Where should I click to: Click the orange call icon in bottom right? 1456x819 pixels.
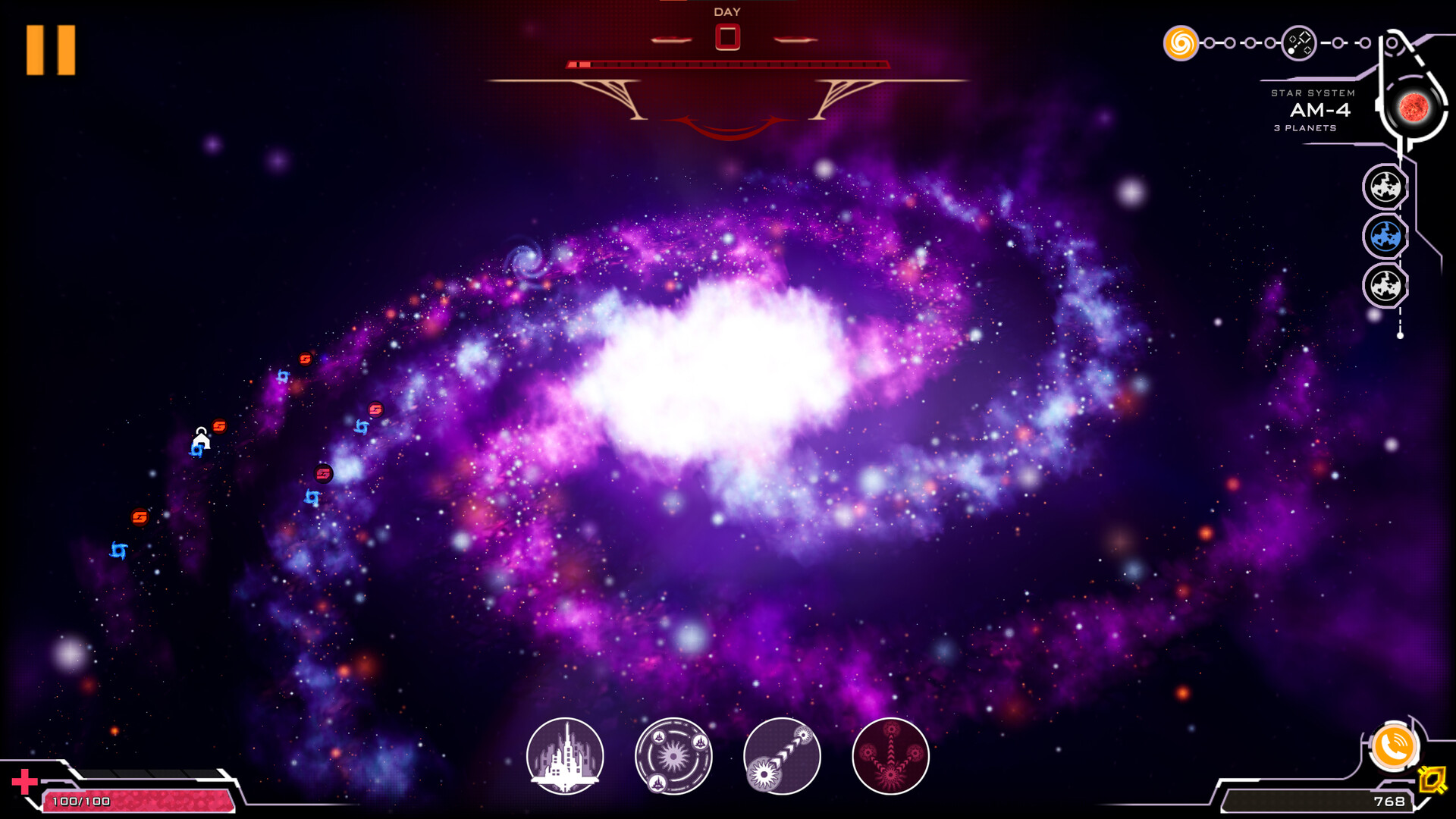(1396, 747)
